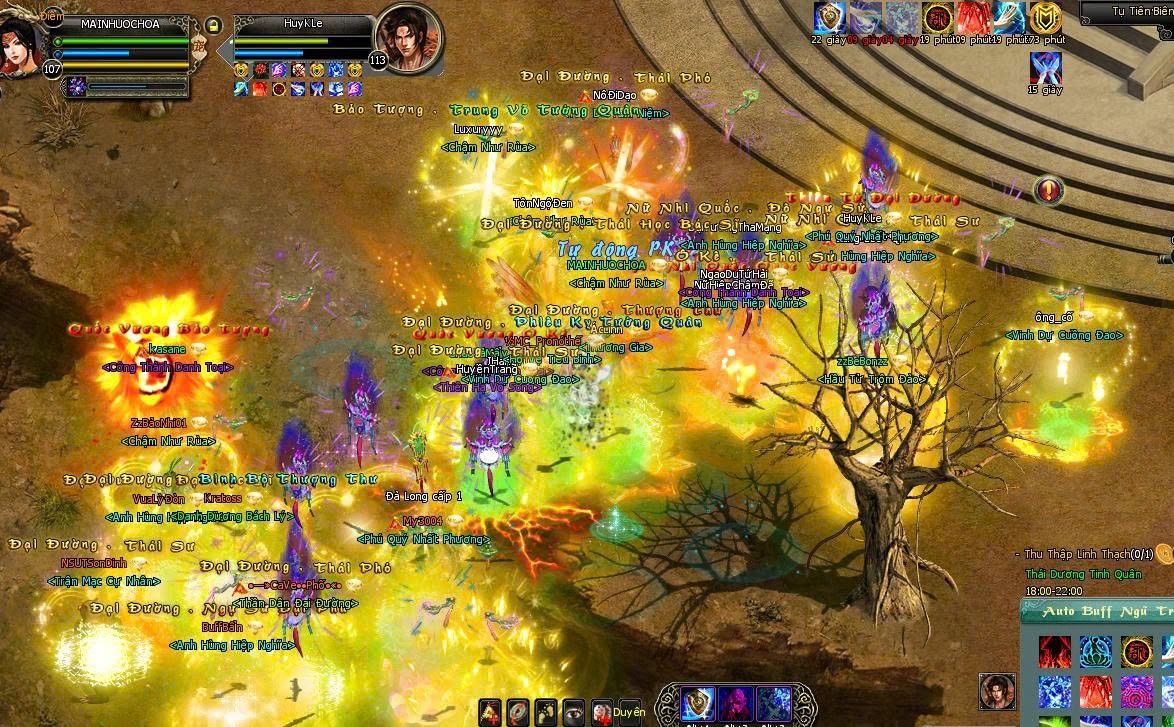Click the gold M emblem buff icon
Image resolution: width=1174 pixels, height=727 pixels.
(x=1045, y=18)
